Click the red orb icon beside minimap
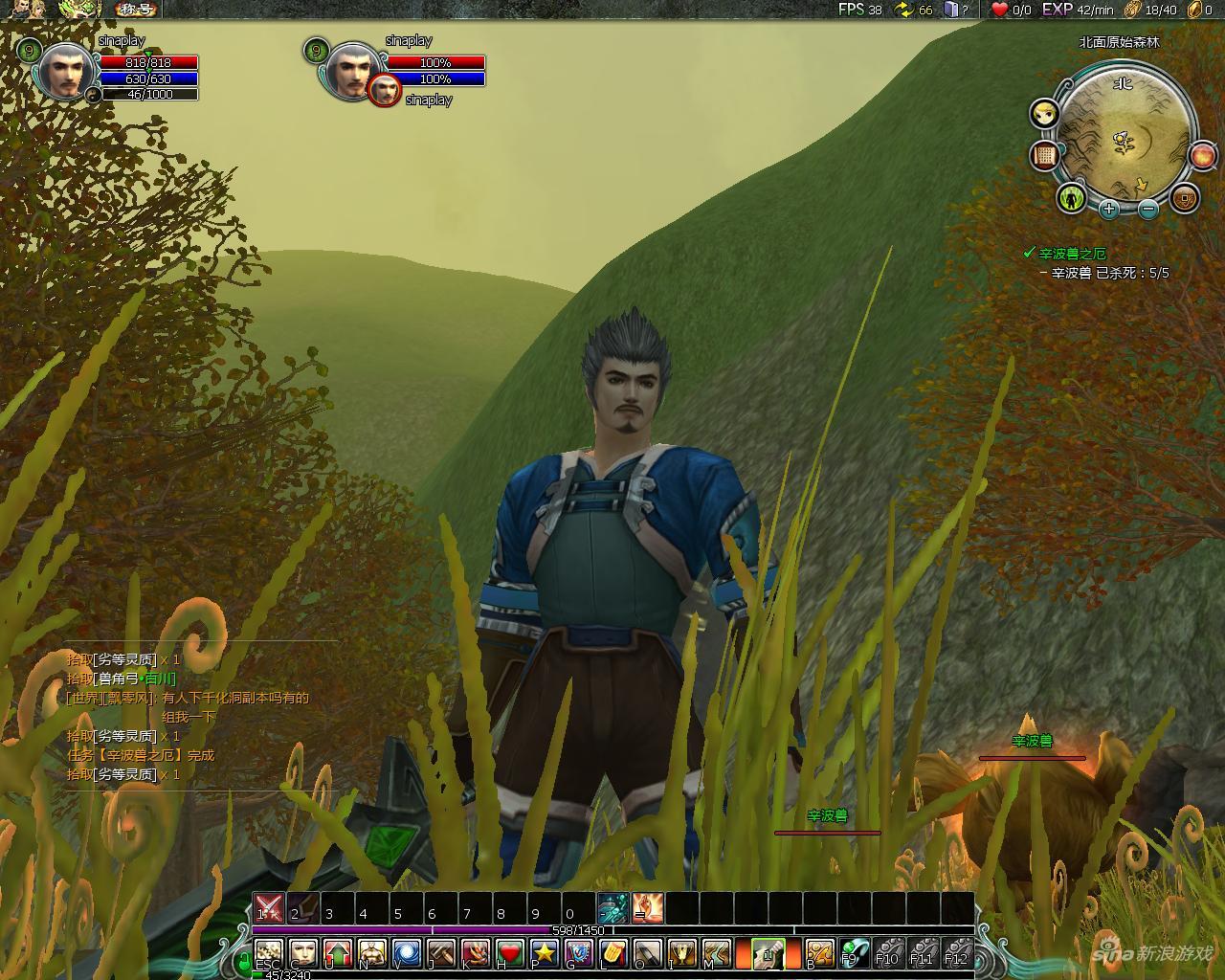 (1203, 156)
